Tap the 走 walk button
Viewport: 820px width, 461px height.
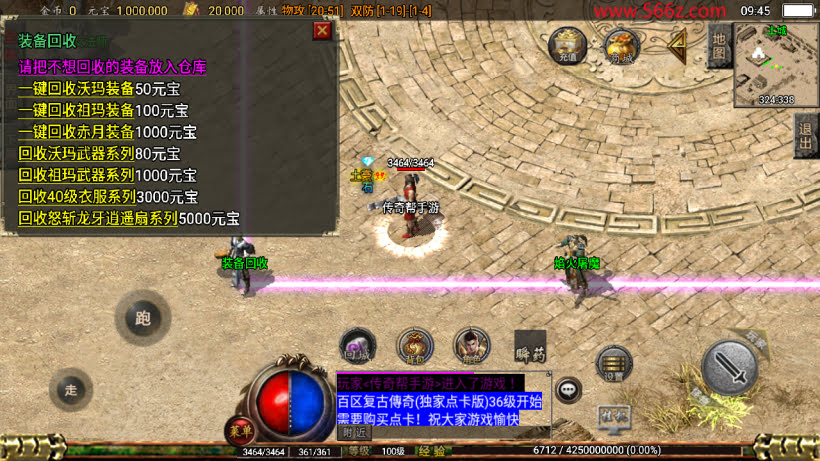[71, 389]
